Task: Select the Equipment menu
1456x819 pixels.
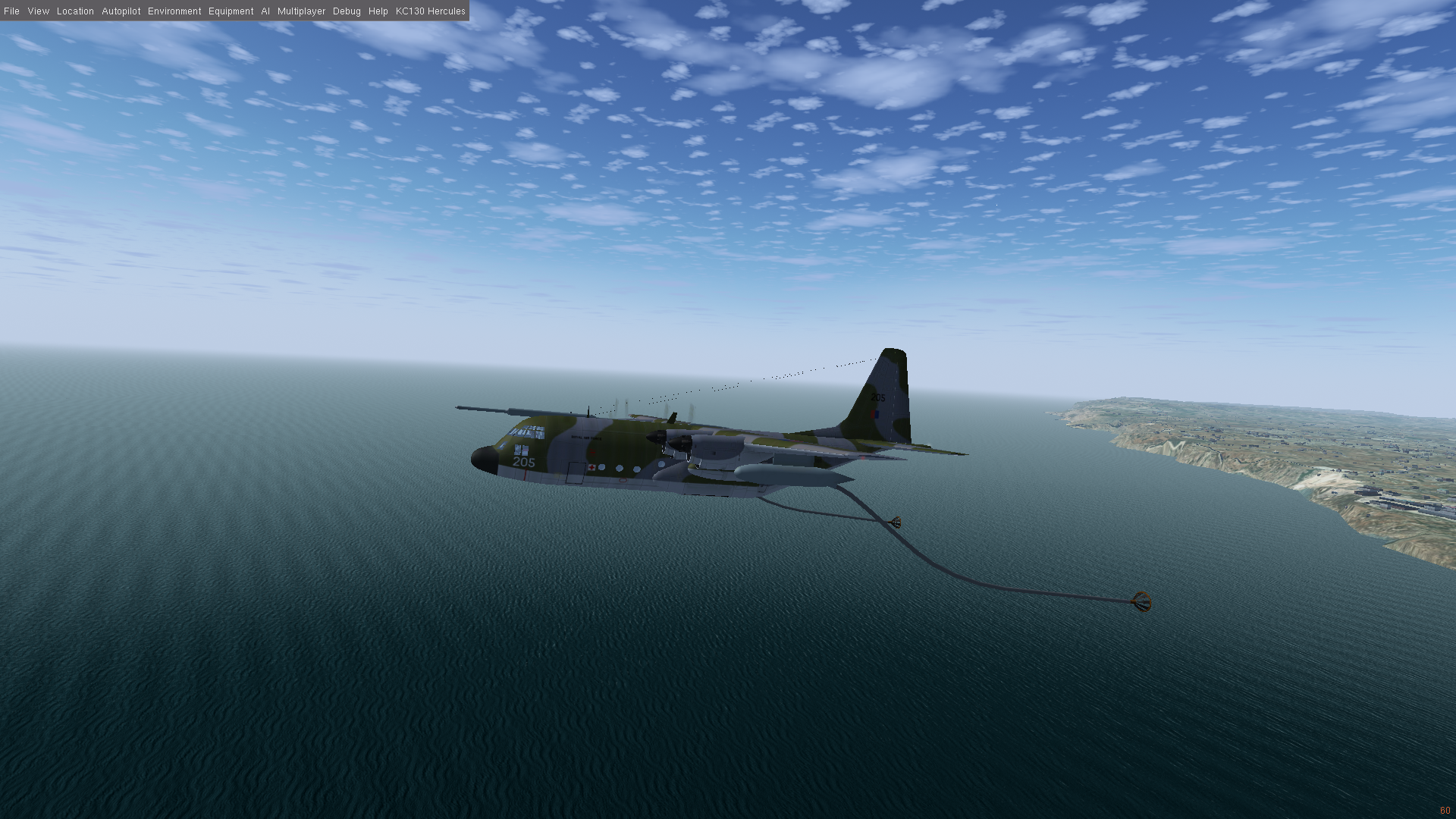Action: coord(231,11)
